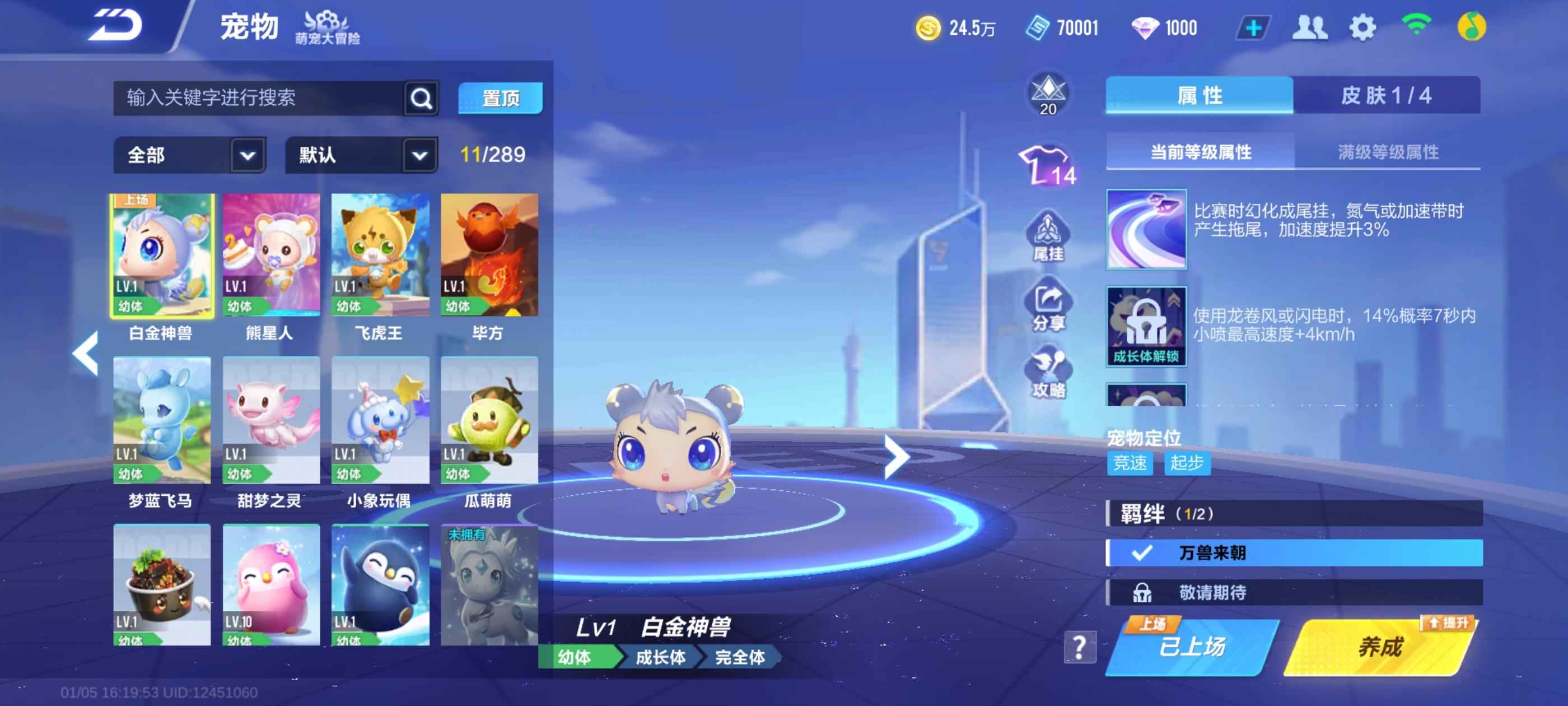
Task: Switch to the 皮肤 skins tab
Action: tap(1386, 95)
